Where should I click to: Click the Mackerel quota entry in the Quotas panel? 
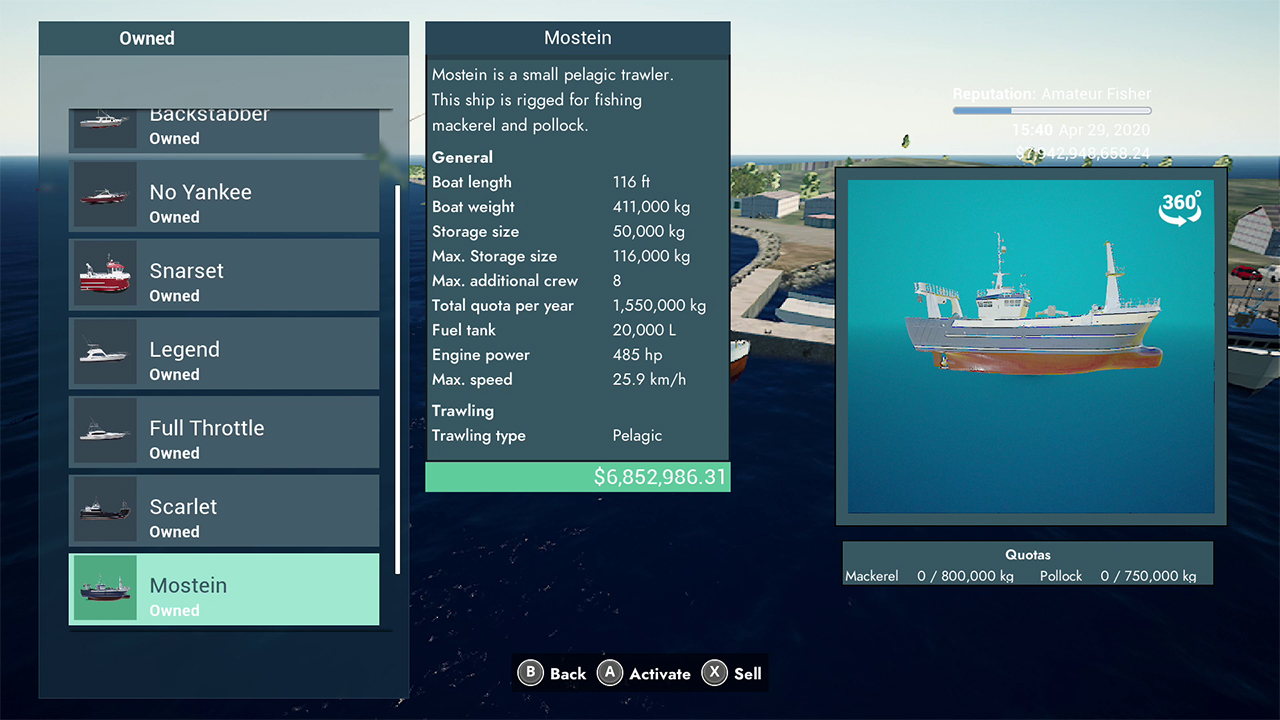[928, 575]
